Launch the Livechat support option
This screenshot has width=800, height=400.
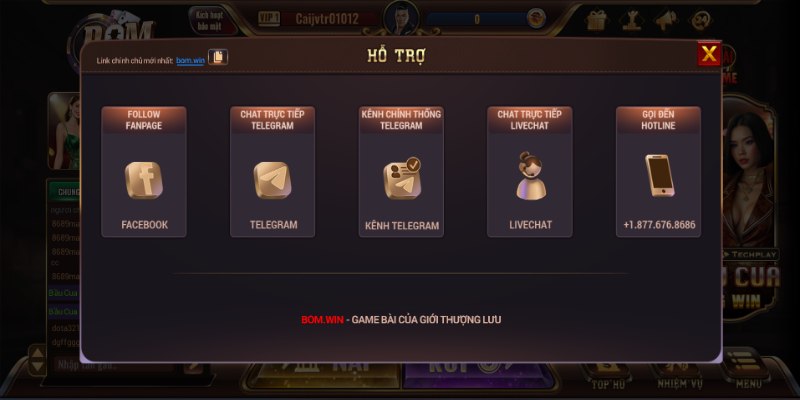(529, 180)
